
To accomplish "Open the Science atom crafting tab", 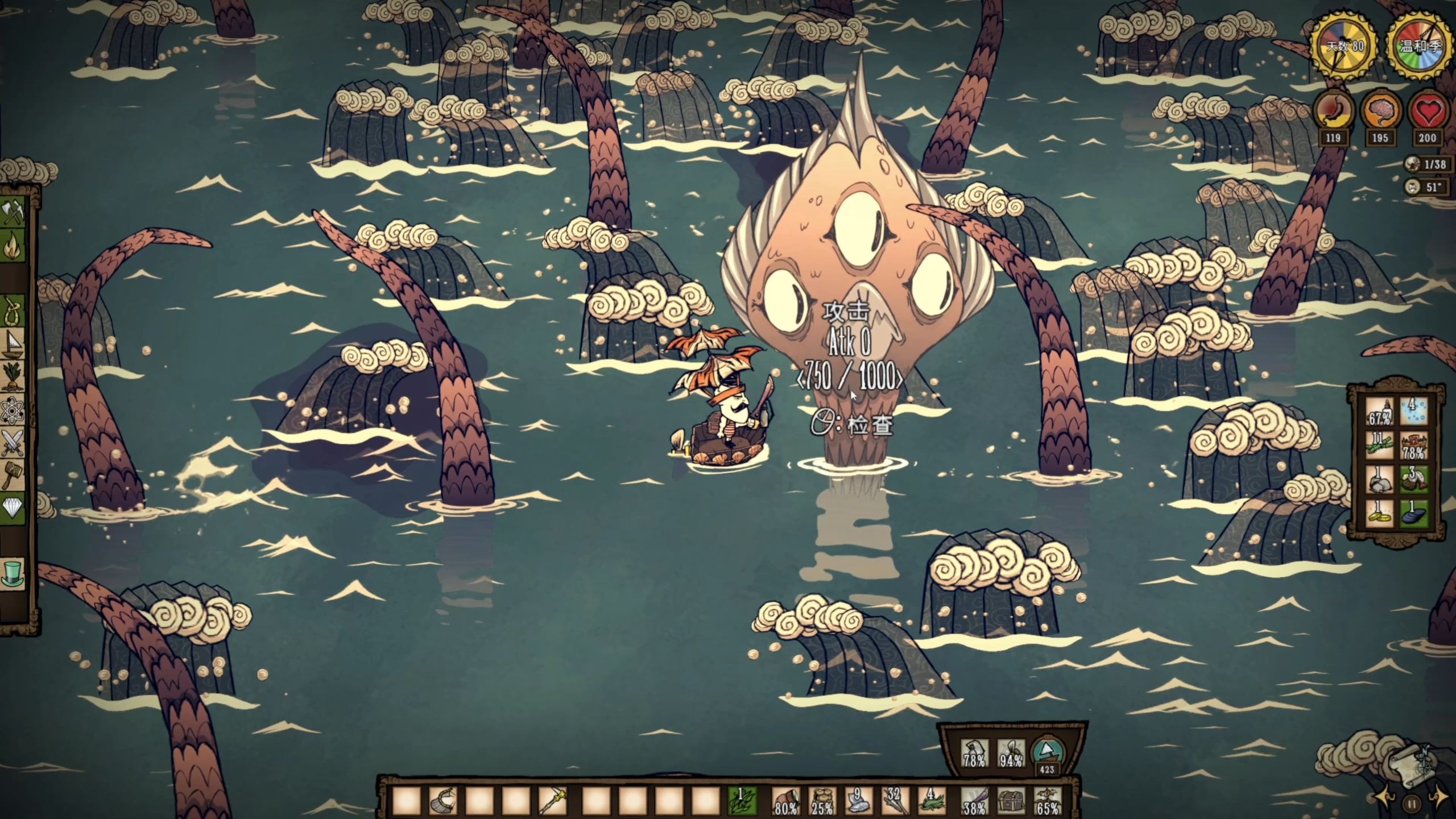I will tap(14, 411).
